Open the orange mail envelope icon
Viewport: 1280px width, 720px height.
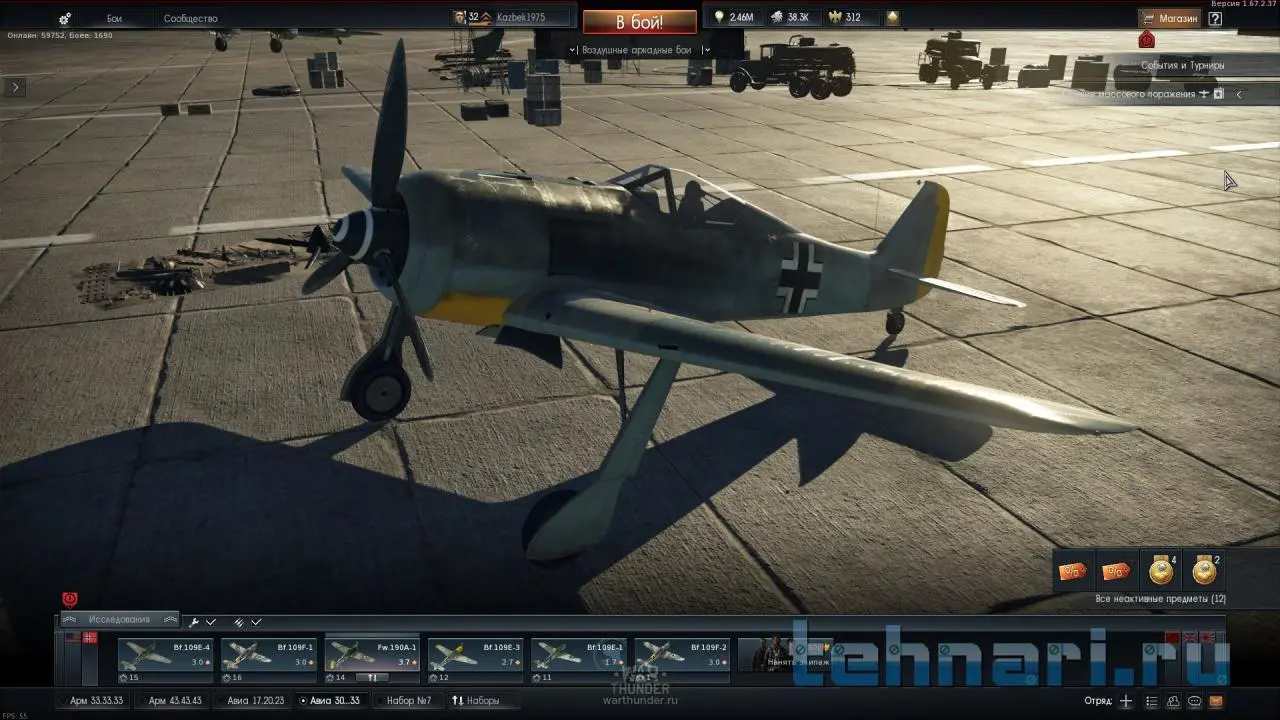1216,701
